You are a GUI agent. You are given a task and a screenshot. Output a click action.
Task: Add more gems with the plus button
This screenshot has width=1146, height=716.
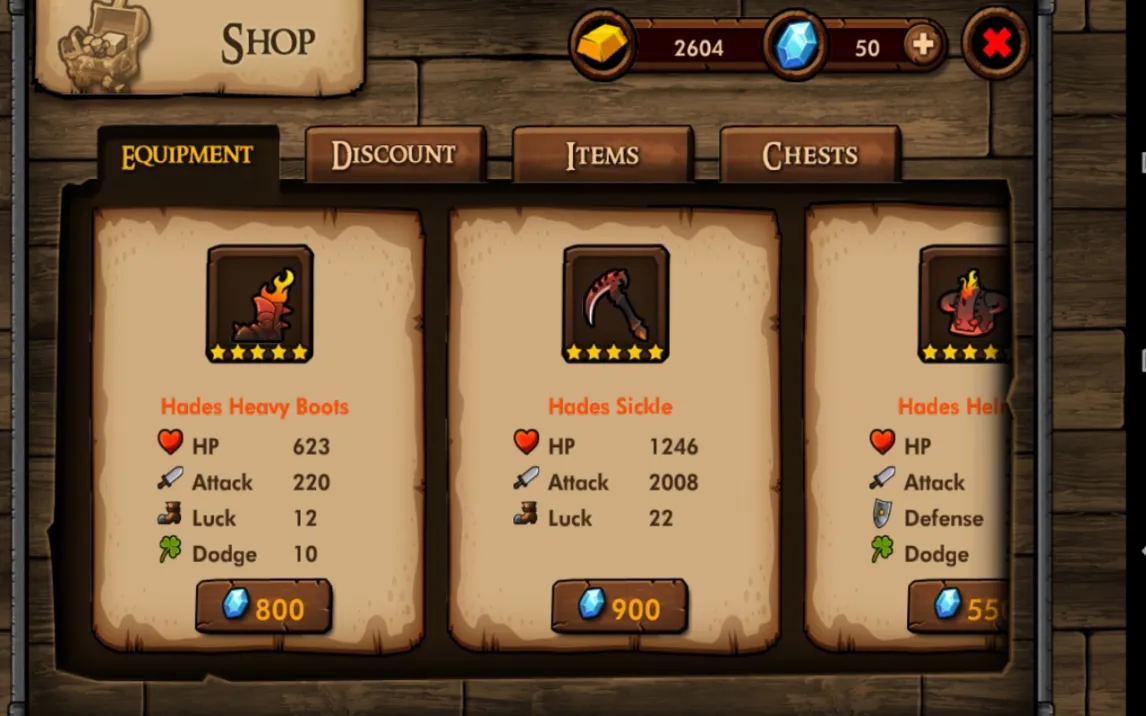point(923,46)
